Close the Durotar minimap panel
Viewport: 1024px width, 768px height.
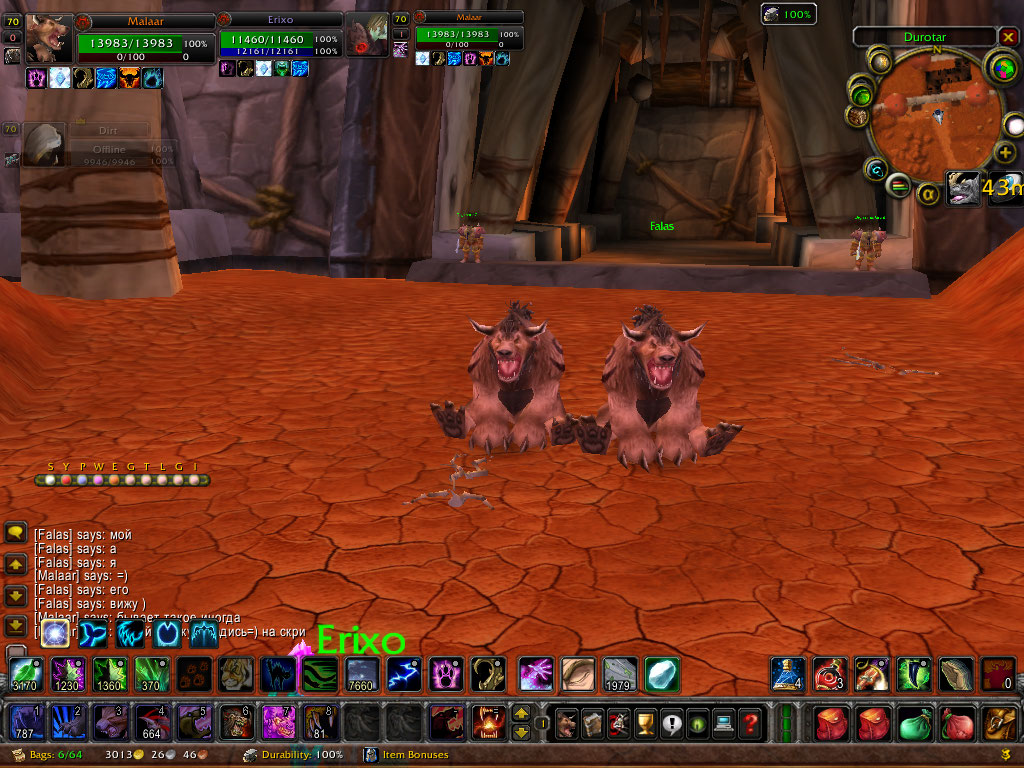tap(1007, 37)
